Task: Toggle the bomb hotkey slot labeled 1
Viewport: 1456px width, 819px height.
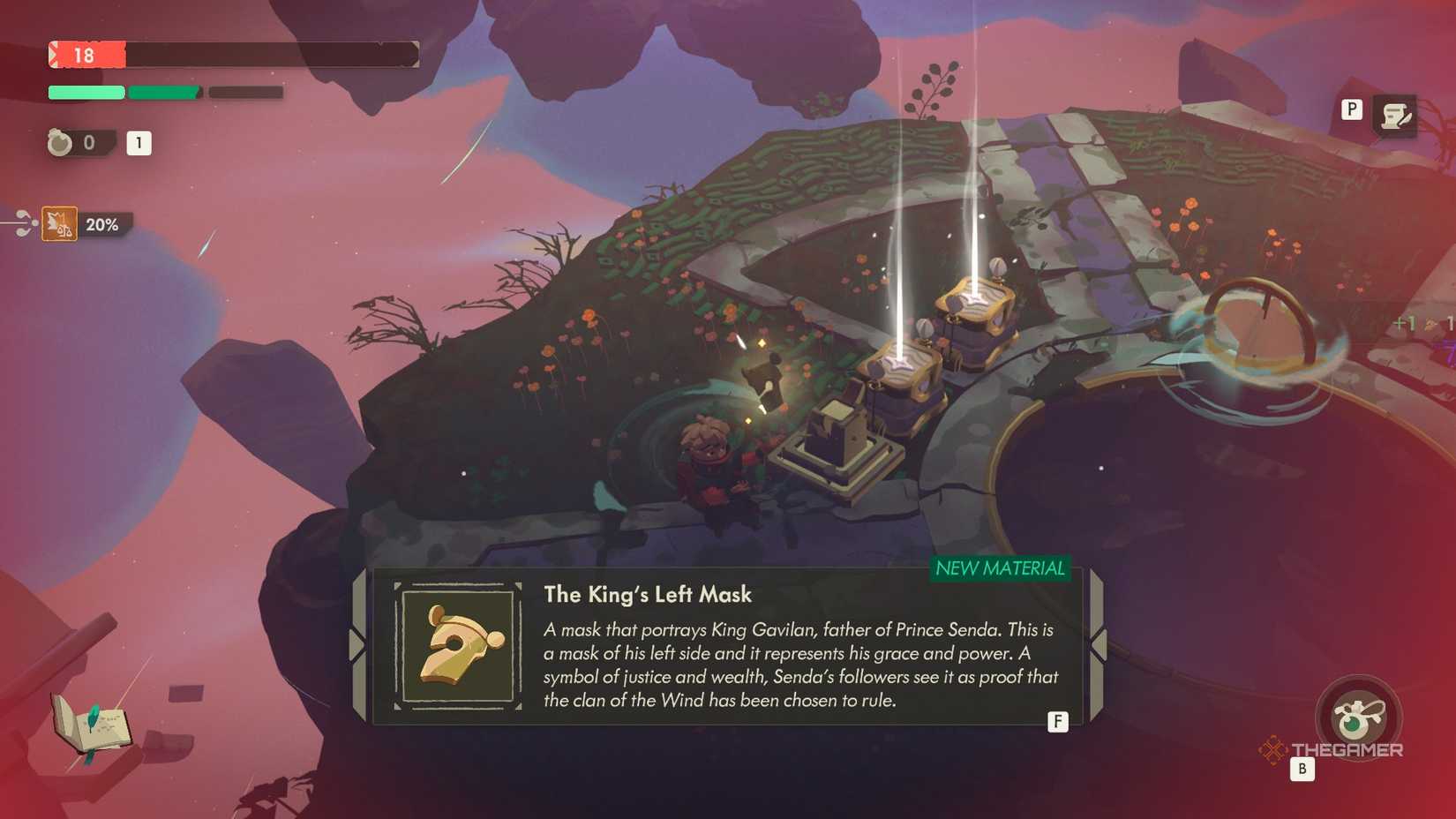Action: point(139,143)
